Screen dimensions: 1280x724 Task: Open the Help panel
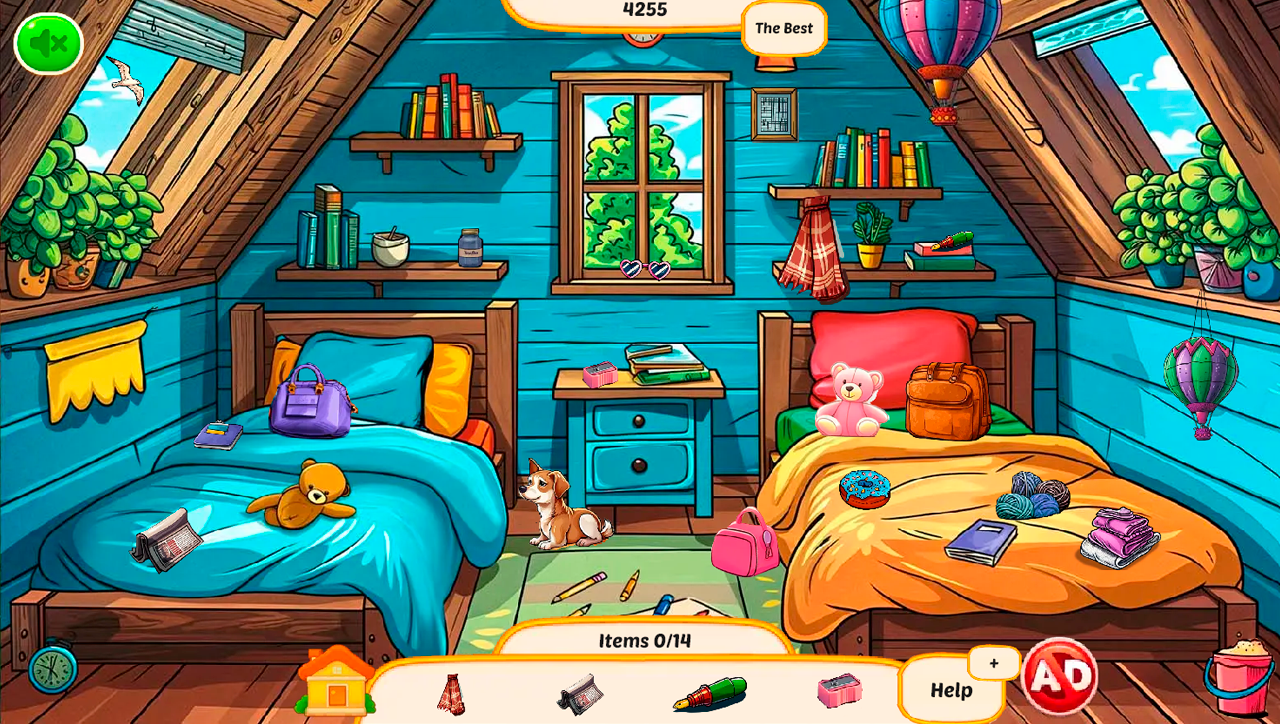952,691
